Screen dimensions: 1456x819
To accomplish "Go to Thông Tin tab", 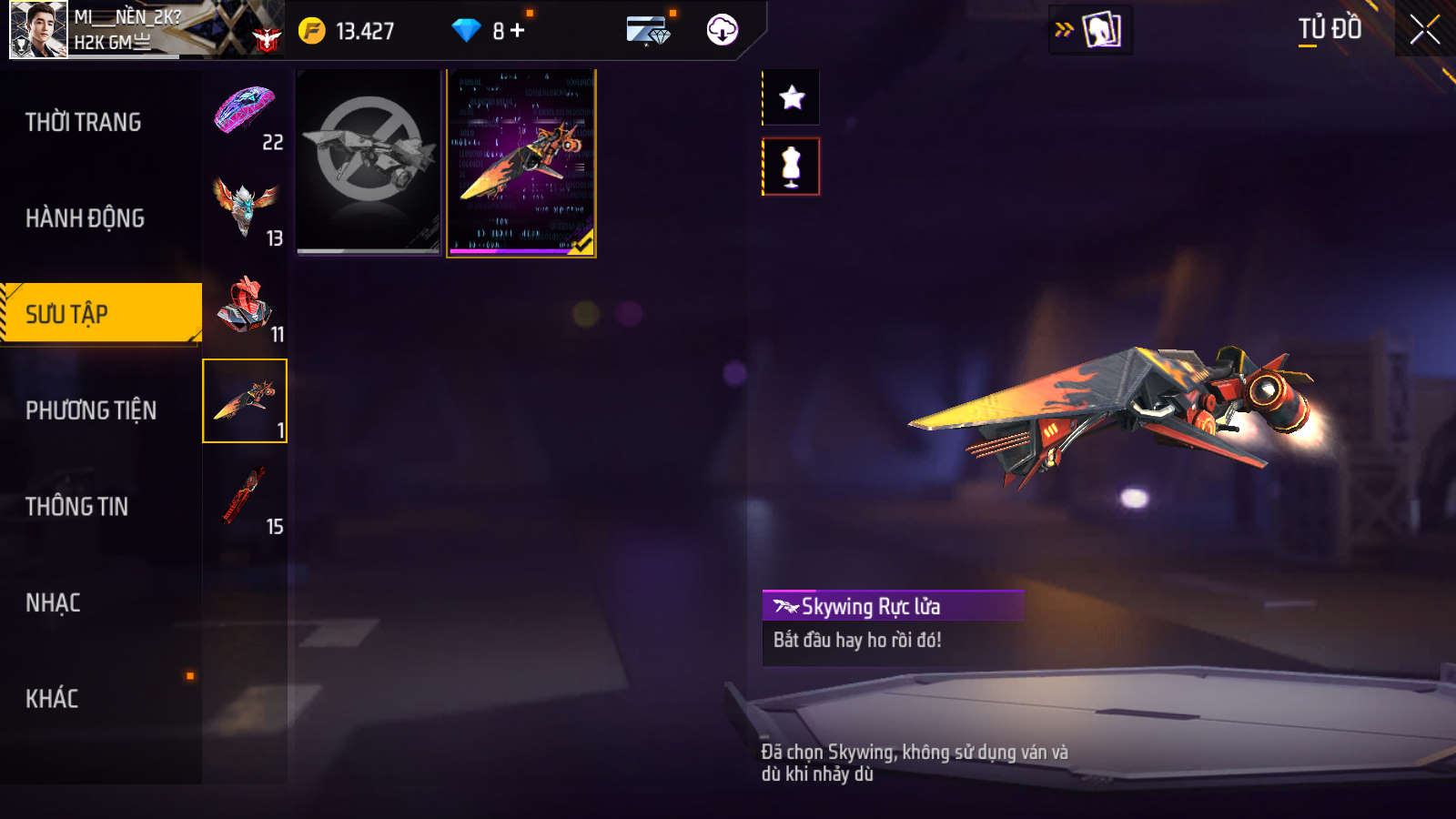I will point(77,507).
